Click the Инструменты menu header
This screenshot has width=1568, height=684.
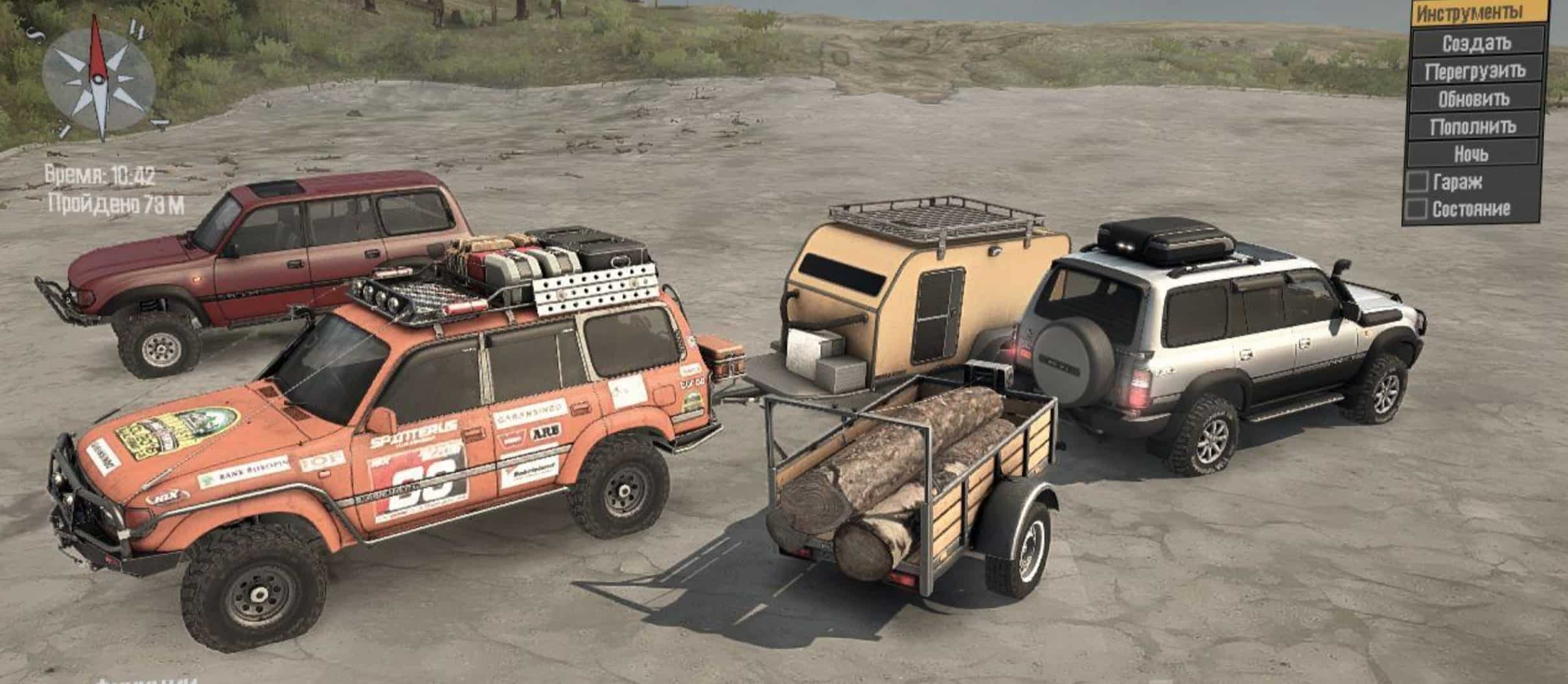1477,13
